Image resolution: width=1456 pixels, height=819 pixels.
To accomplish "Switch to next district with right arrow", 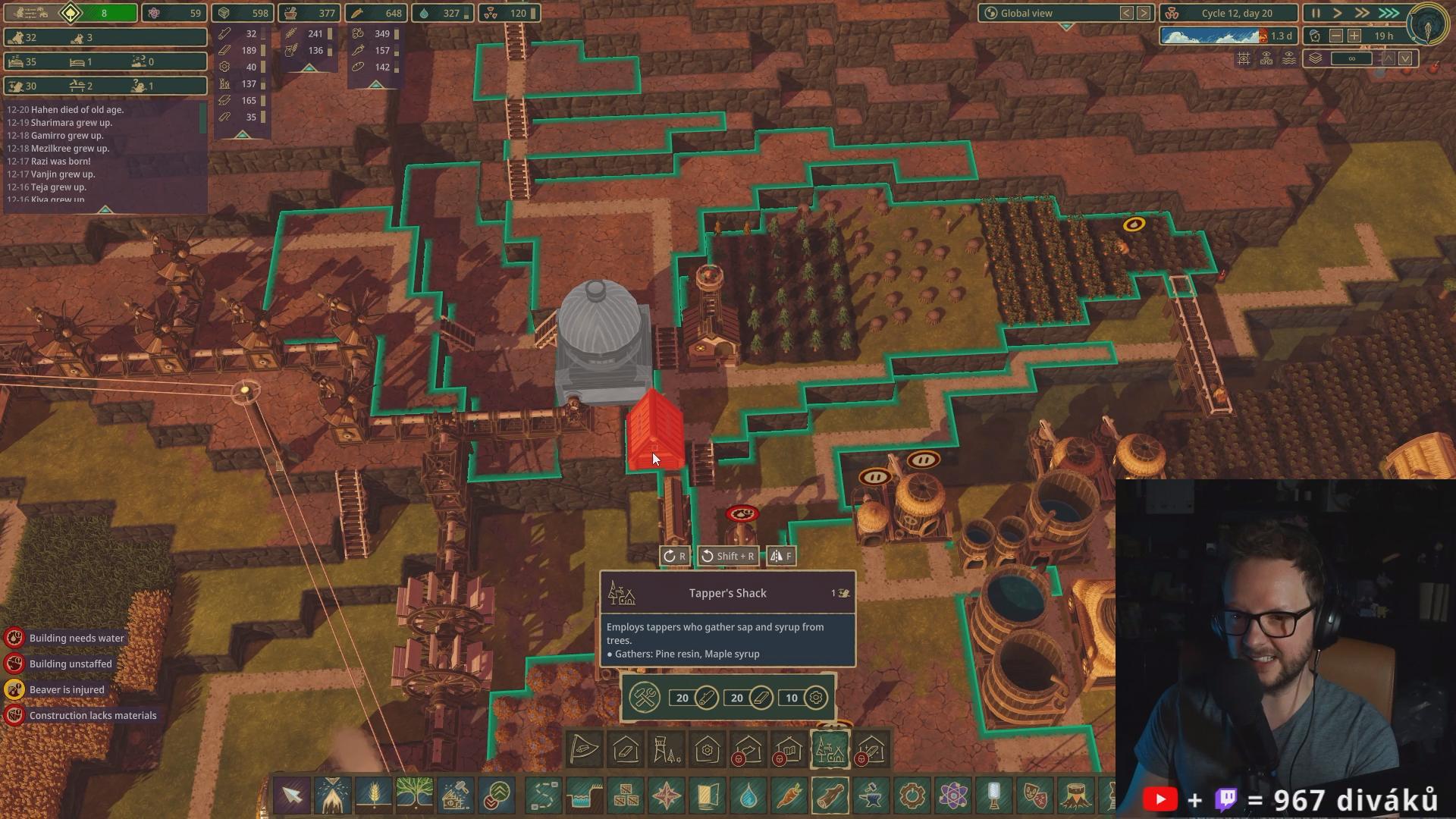I will coord(1144,13).
